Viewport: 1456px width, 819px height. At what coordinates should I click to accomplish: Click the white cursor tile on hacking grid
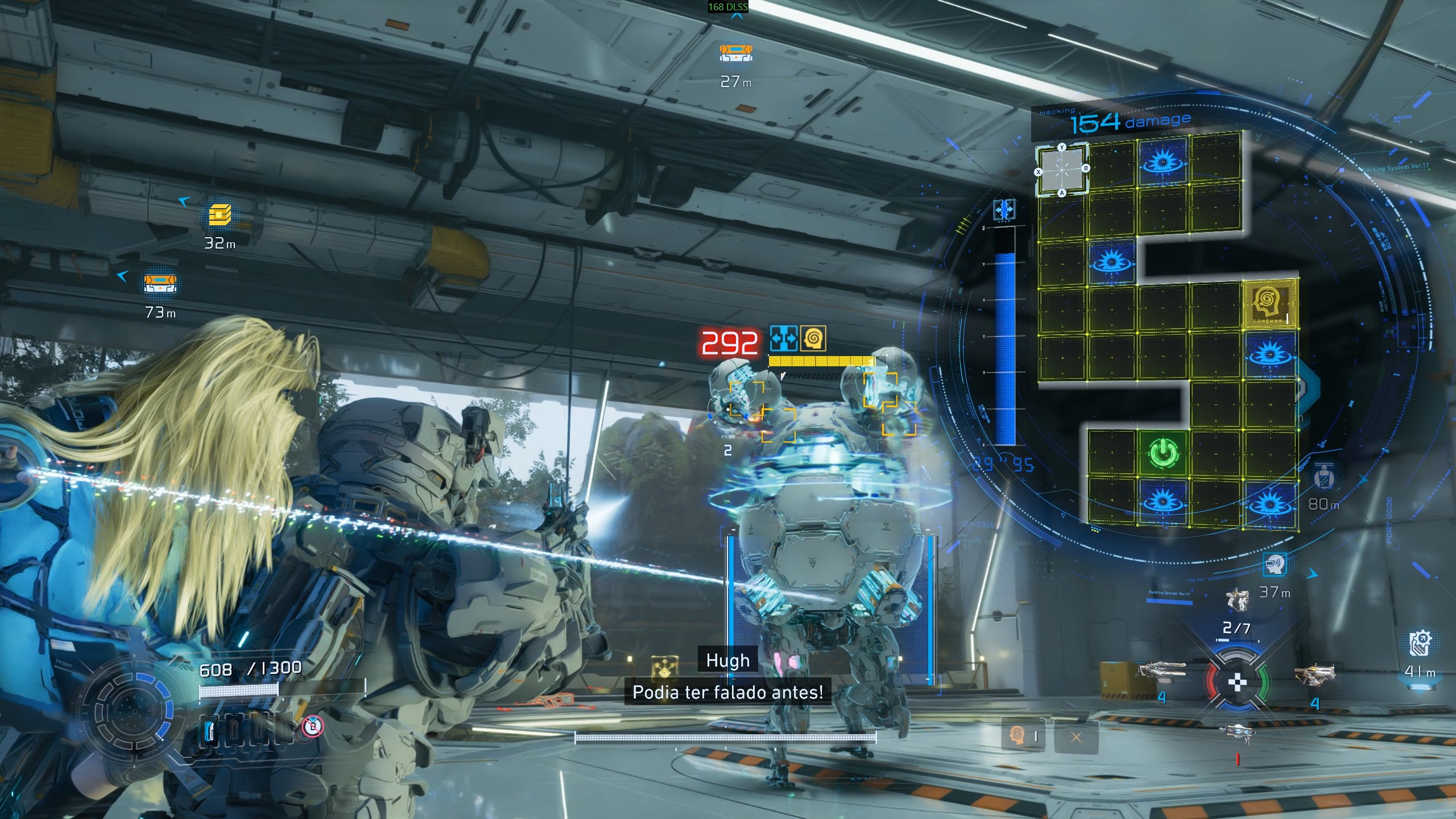[1062, 170]
